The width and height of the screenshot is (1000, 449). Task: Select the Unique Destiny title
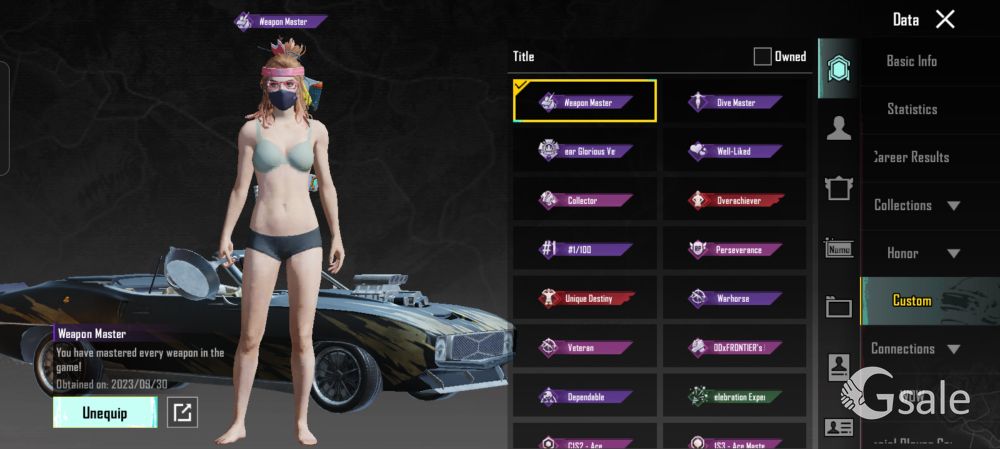[x=585, y=298]
